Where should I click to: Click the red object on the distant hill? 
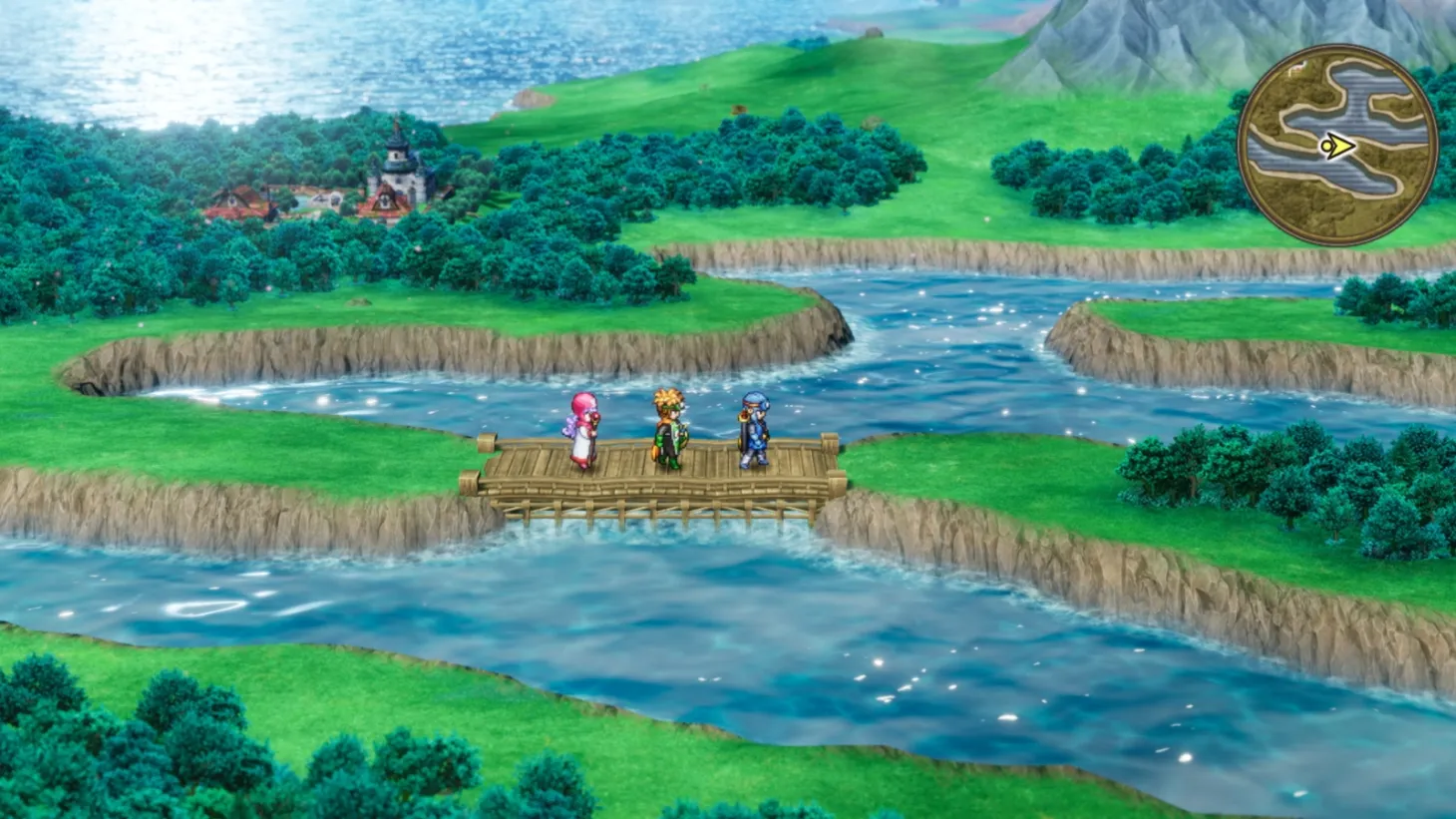[x=739, y=109]
